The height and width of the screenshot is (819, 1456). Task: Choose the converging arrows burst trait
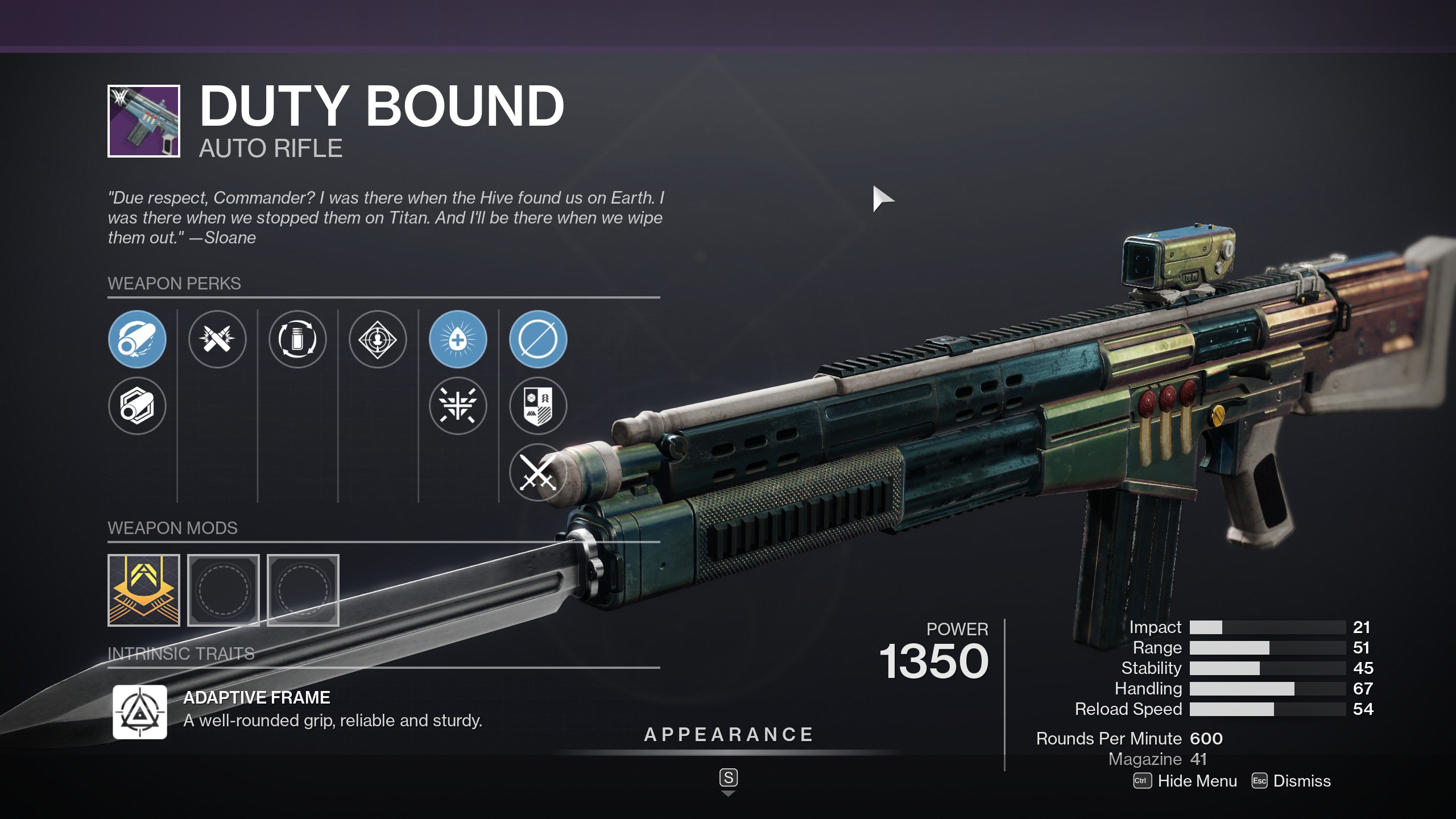pyautogui.click(x=458, y=406)
